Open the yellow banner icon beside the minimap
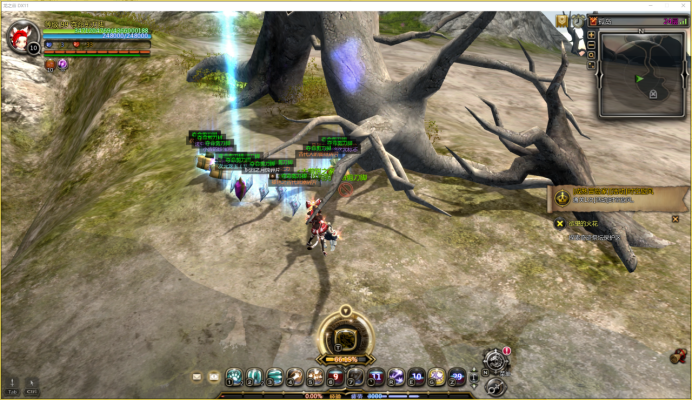Viewport: 692px width, 401px height. tap(563, 20)
